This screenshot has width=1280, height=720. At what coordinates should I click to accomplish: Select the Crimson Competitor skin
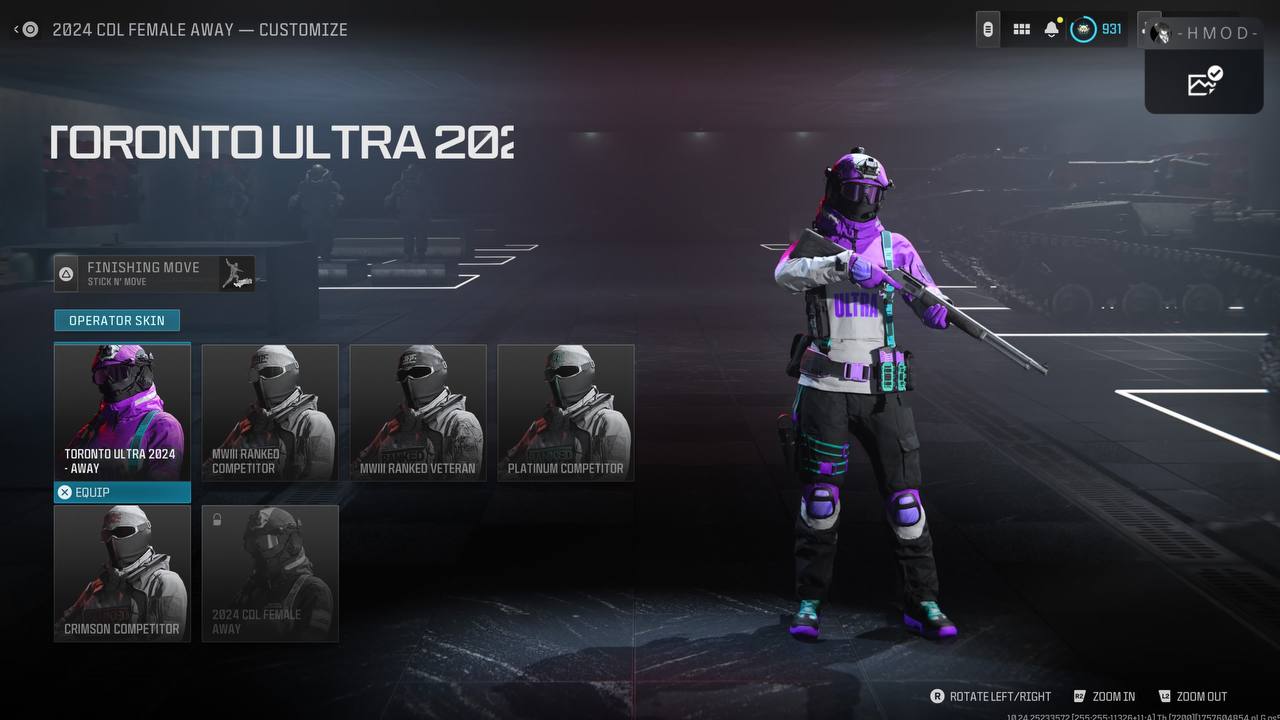tap(122, 573)
